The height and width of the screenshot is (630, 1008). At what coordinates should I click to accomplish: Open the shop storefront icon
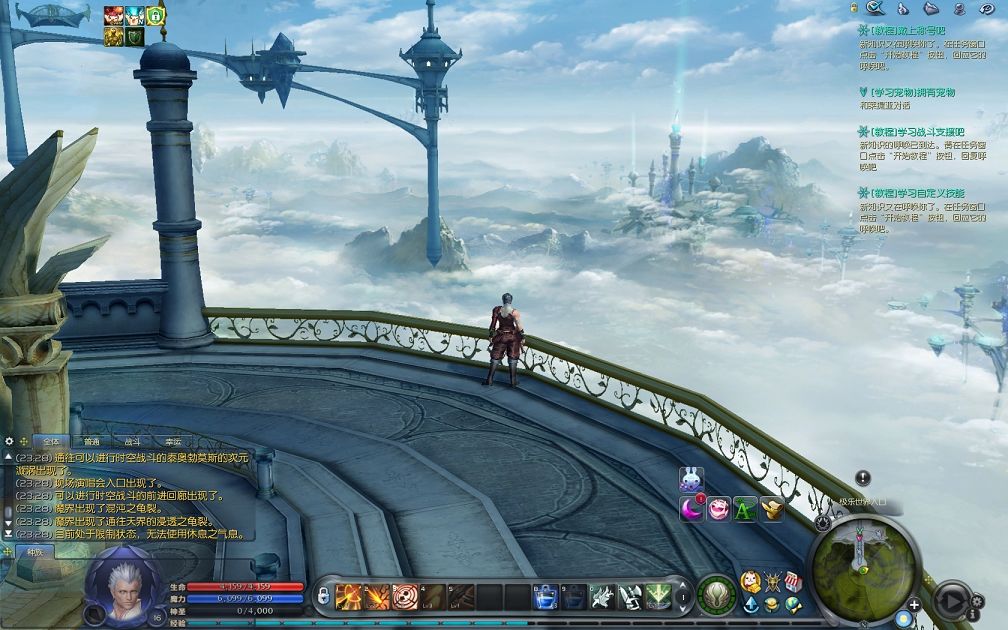(793, 582)
